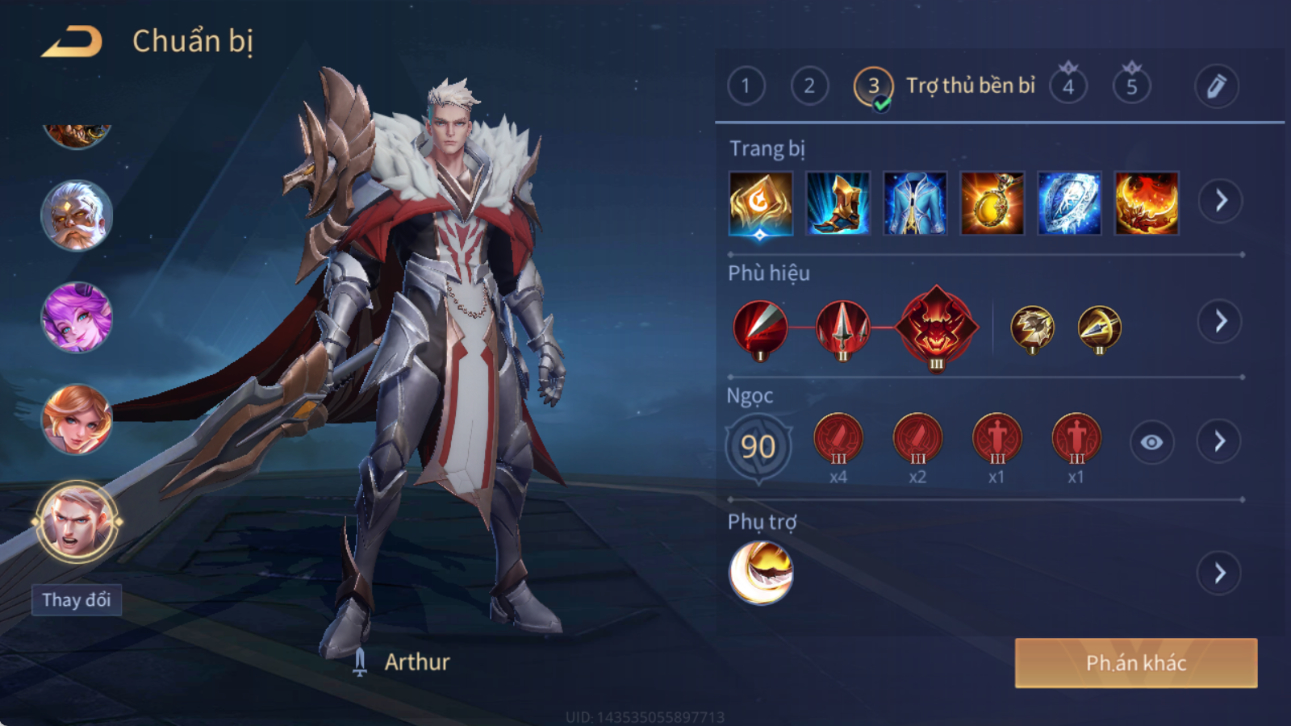
Task: Select the golden boots equipment item
Action: (838, 204)
